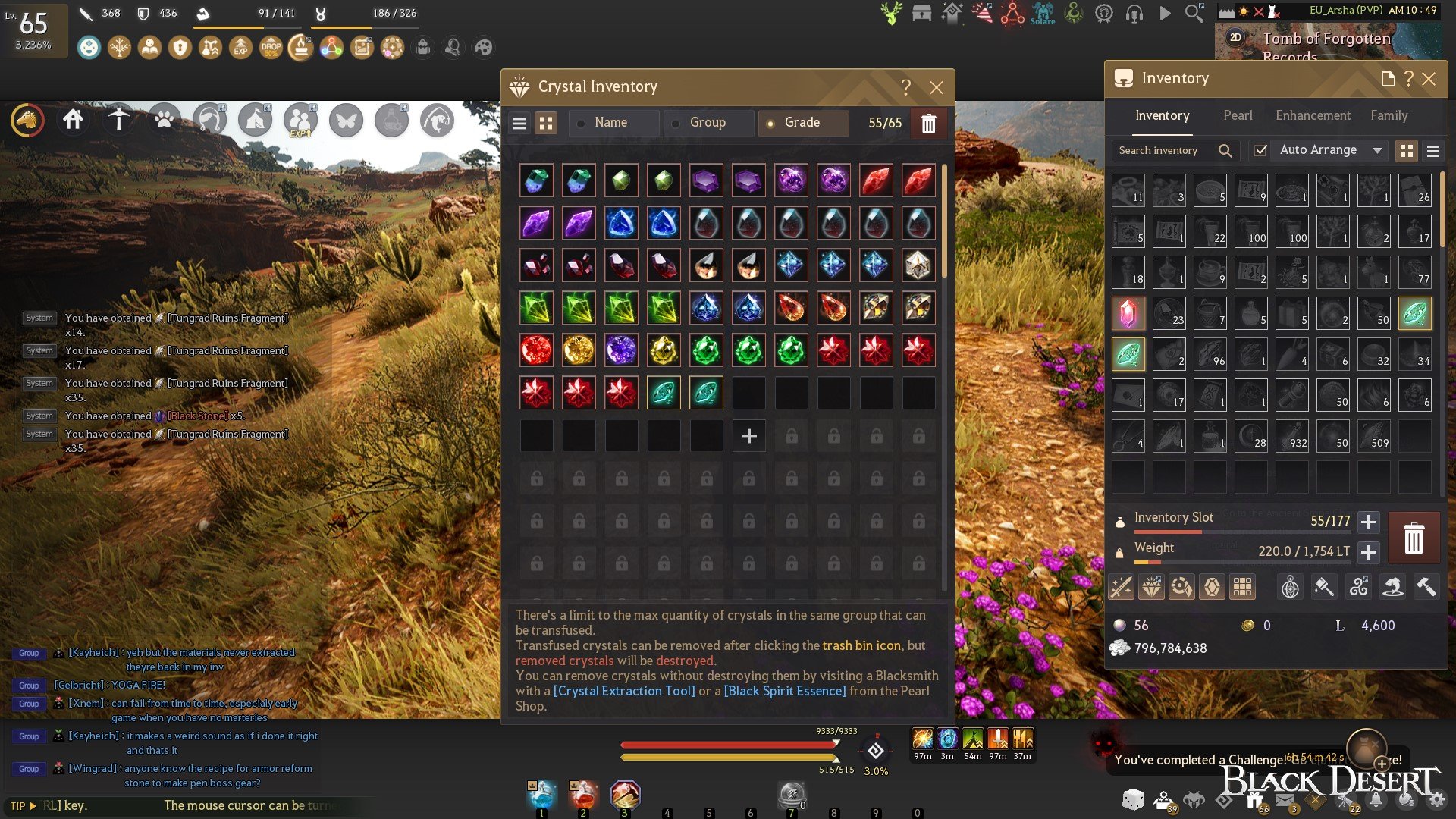Toggle the Auto Arrange checkbox
Screen dimensions: 1456x819
click(1260, 150)
